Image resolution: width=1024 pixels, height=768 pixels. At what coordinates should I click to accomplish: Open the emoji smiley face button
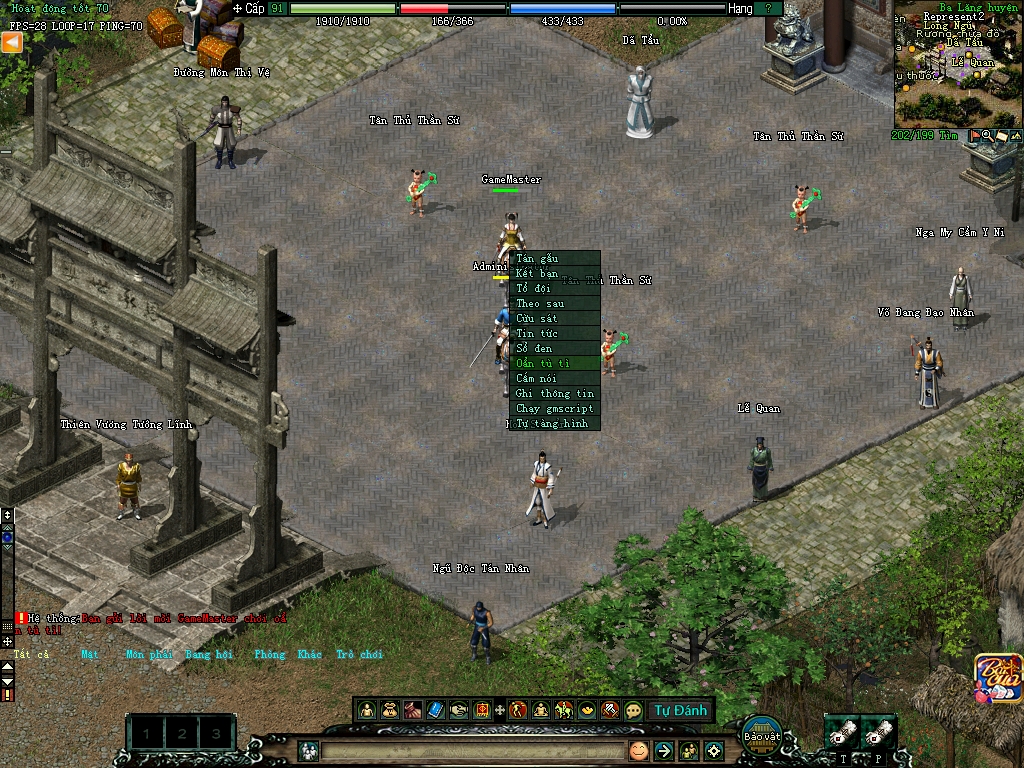click(638, 750)
